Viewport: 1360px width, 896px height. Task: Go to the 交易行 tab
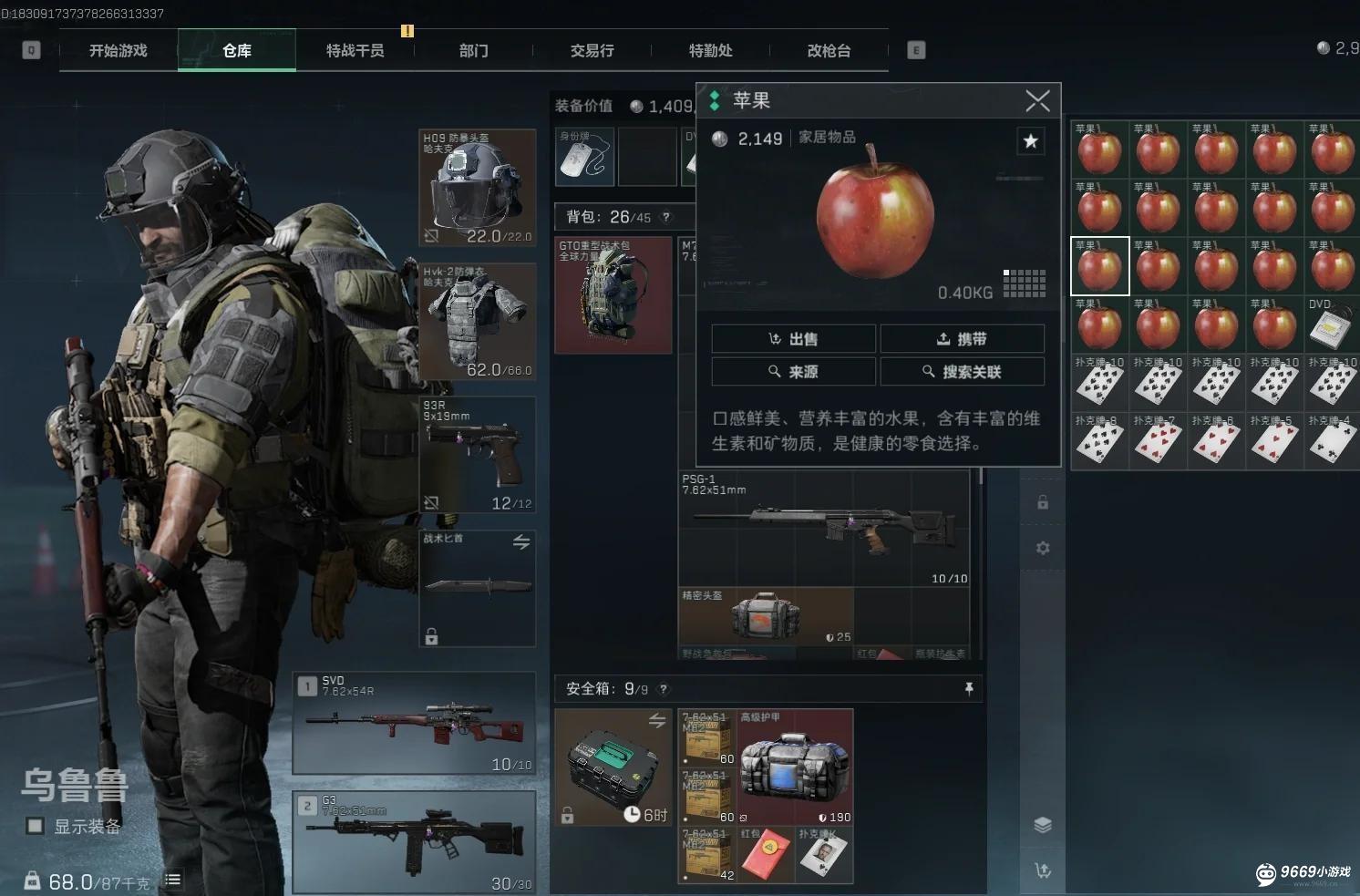coord(592,51)
